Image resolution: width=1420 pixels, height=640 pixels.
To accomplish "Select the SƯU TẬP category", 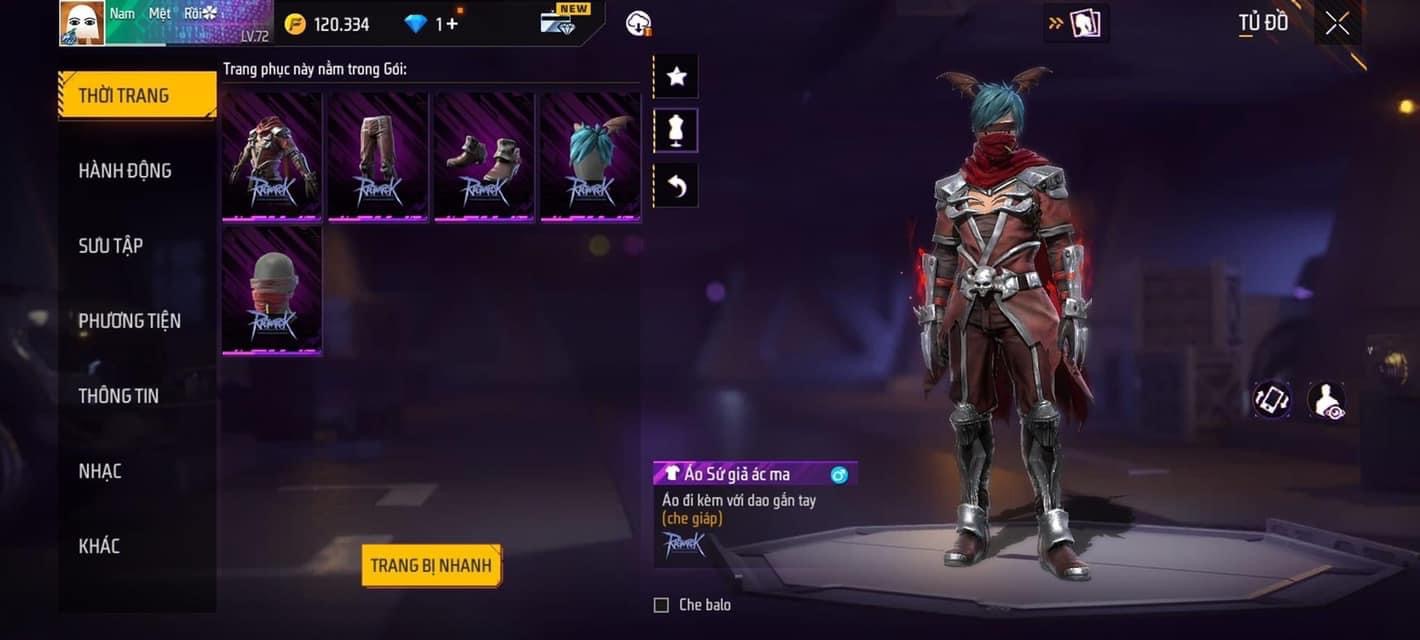I will [111, 246].
